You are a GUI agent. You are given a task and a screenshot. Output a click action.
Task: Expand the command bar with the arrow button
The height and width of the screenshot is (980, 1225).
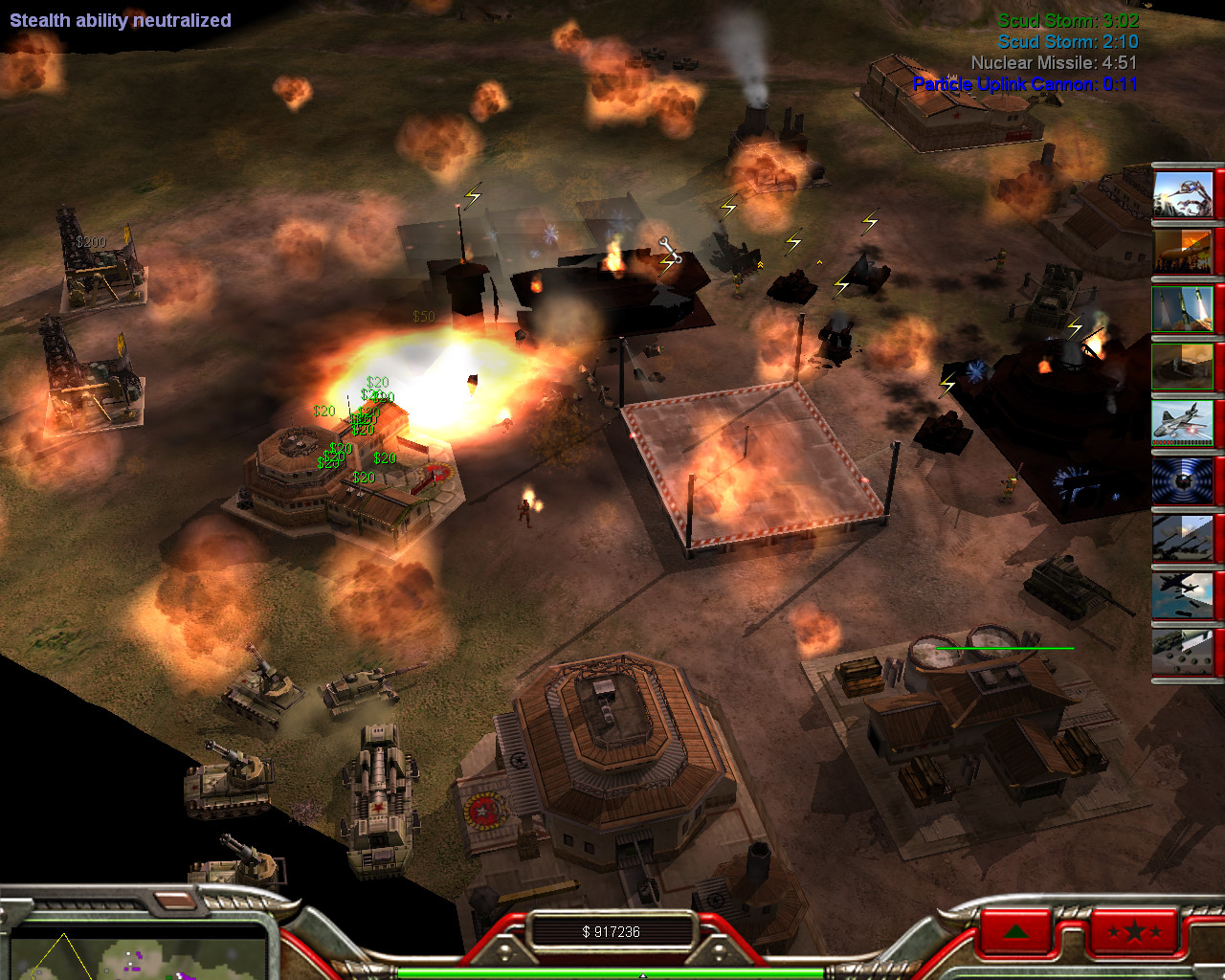point(1016,930)
